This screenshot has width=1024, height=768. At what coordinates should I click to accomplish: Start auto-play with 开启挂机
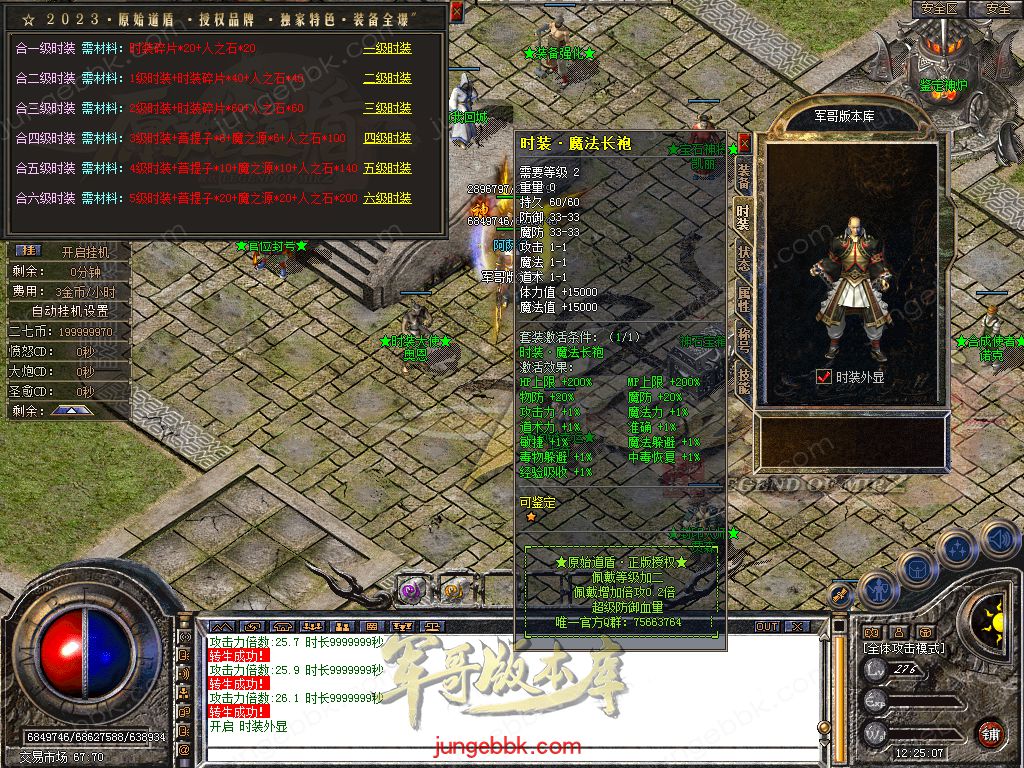point(85,251)
